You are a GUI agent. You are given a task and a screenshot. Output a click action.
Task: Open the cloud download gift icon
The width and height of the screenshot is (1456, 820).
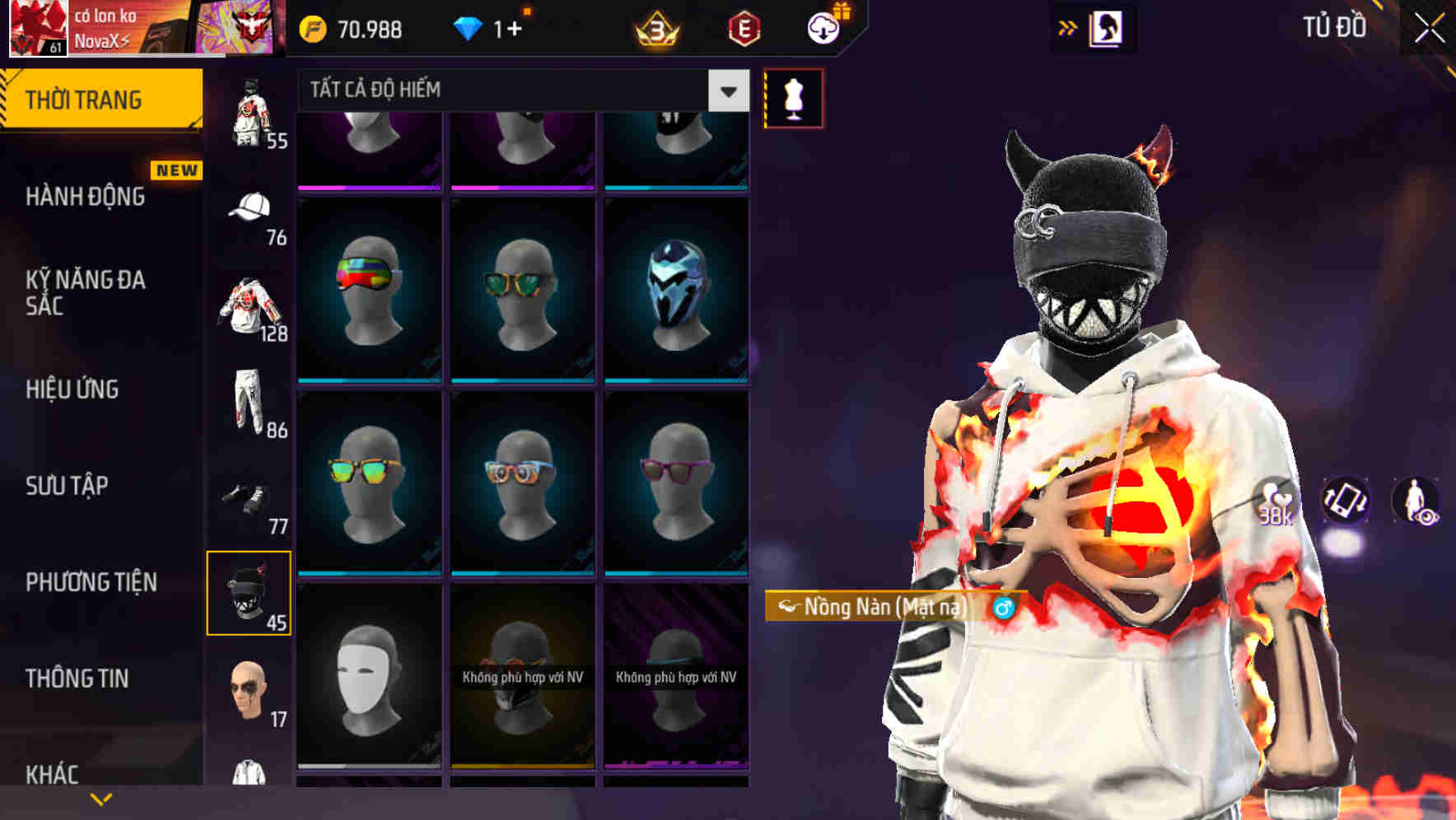pyautogui.click(x=823, y=27)
